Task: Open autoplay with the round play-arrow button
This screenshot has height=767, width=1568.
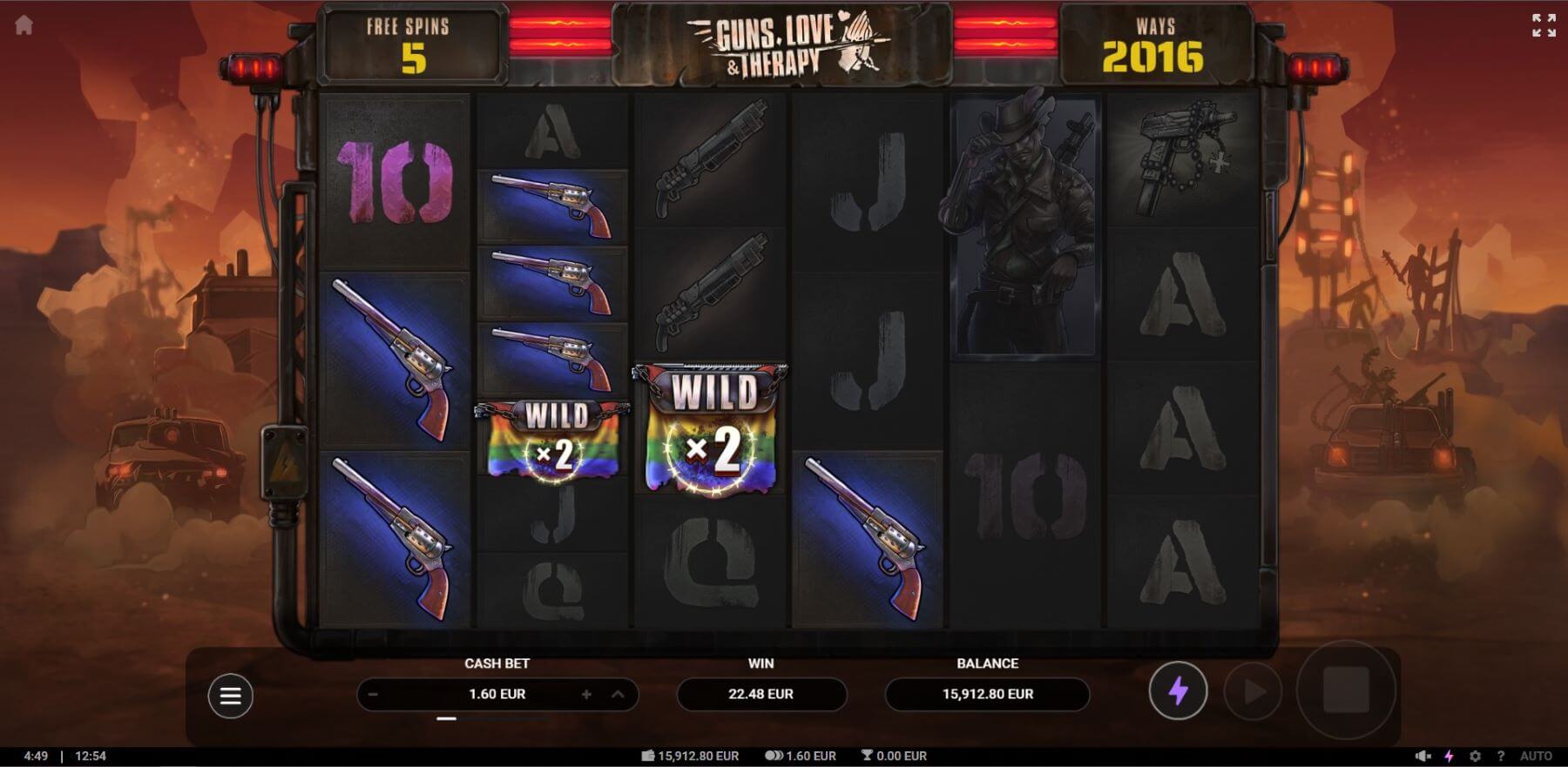Action: tap(1253, 692)
